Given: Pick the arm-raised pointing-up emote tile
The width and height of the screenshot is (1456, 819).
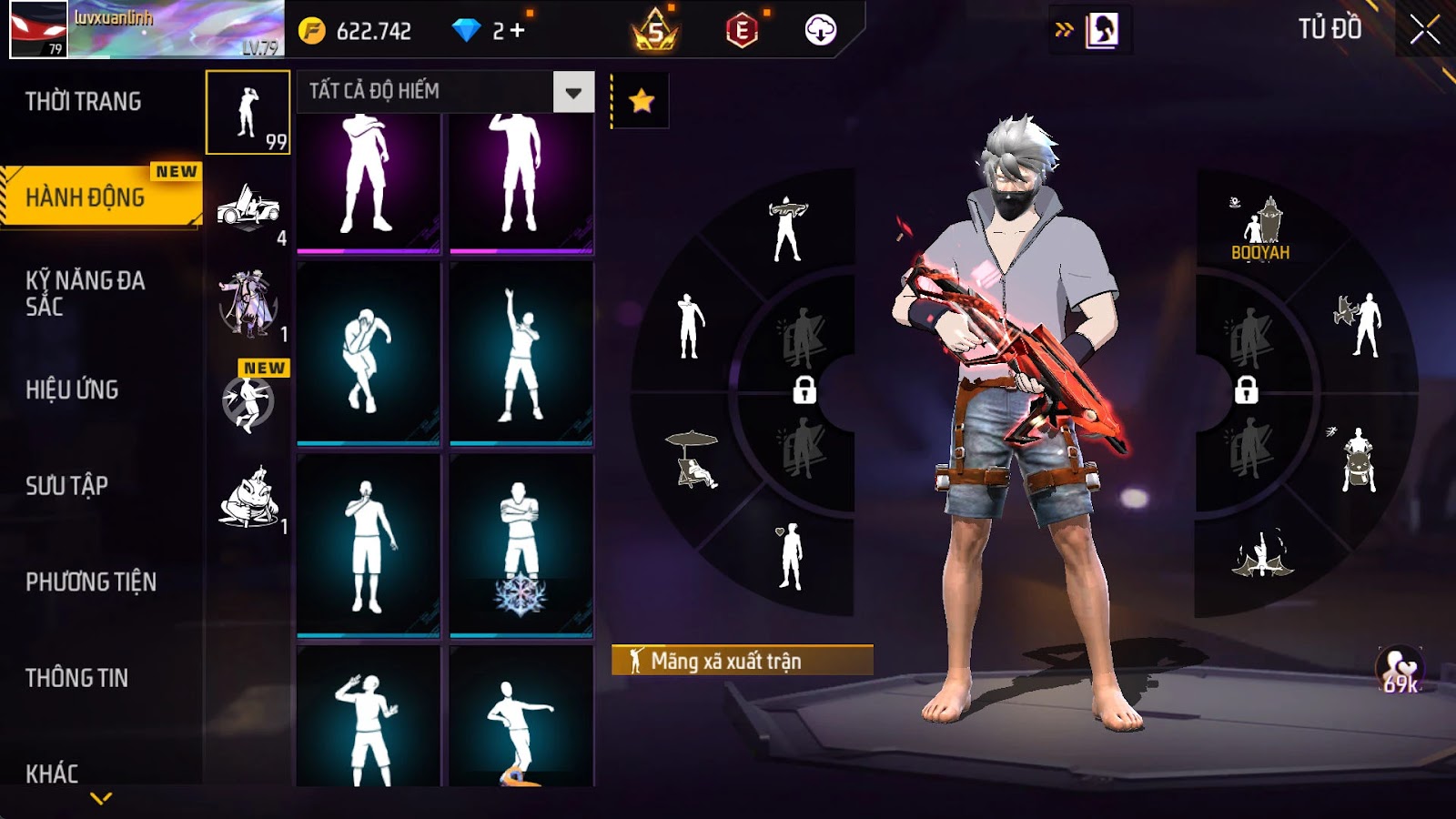Looking at the screenshot, I should pos(521,355).
